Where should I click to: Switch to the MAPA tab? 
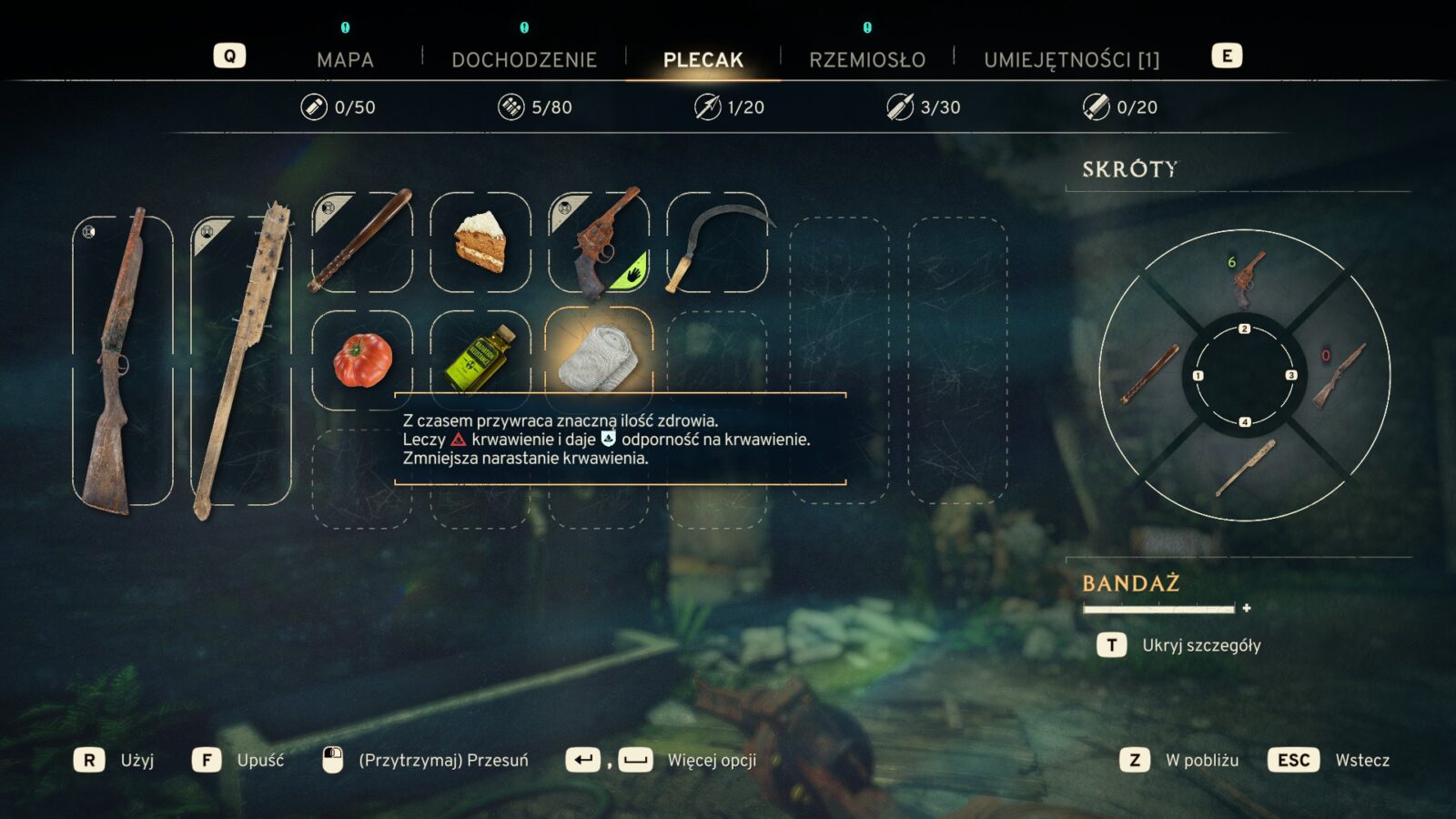[345, 60]
